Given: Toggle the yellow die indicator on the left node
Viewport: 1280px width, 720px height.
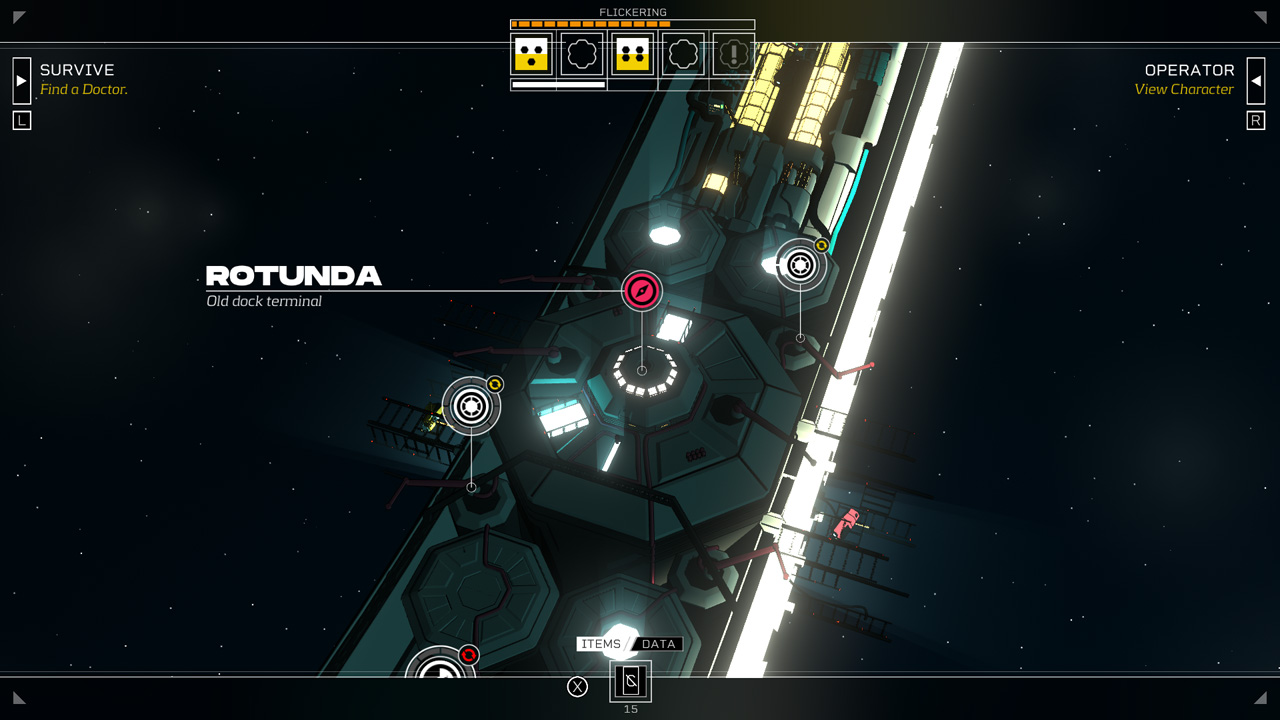Looking at the screenshot, I should coord(493,385).
